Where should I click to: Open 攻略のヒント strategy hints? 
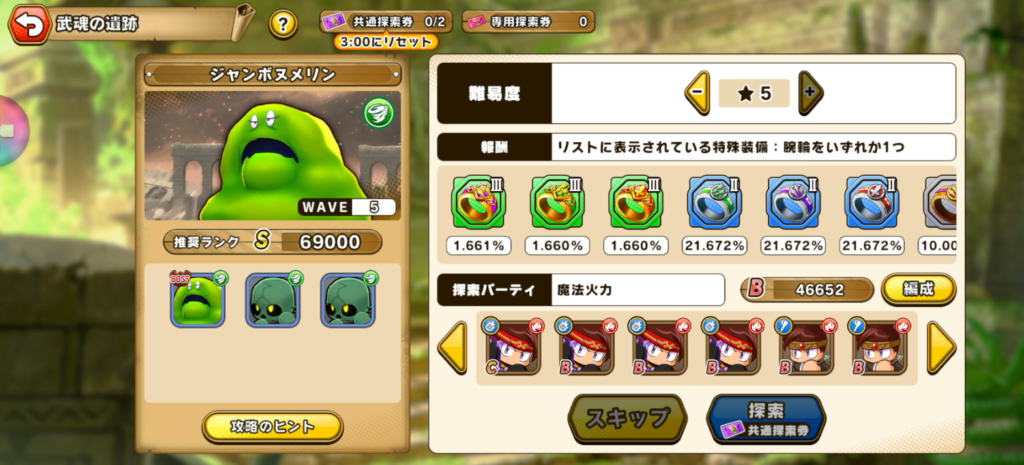tap(272, 427)
